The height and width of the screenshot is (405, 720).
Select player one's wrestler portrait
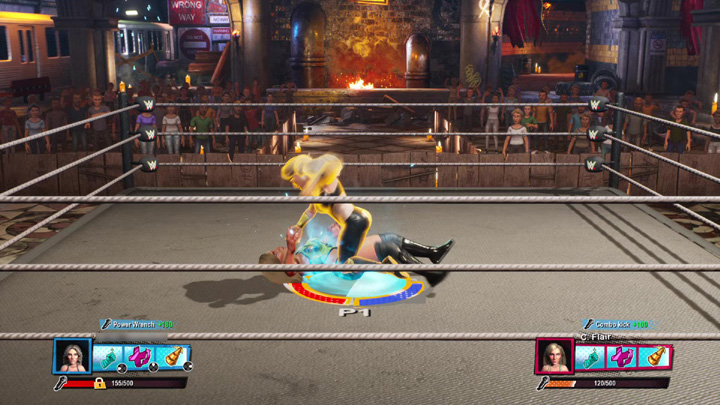click(x=73, y=356)
